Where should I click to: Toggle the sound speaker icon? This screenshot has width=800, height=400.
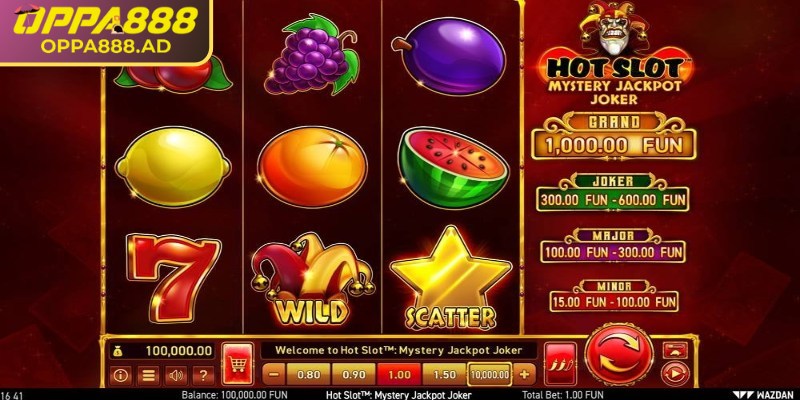(x=175, y=376)
